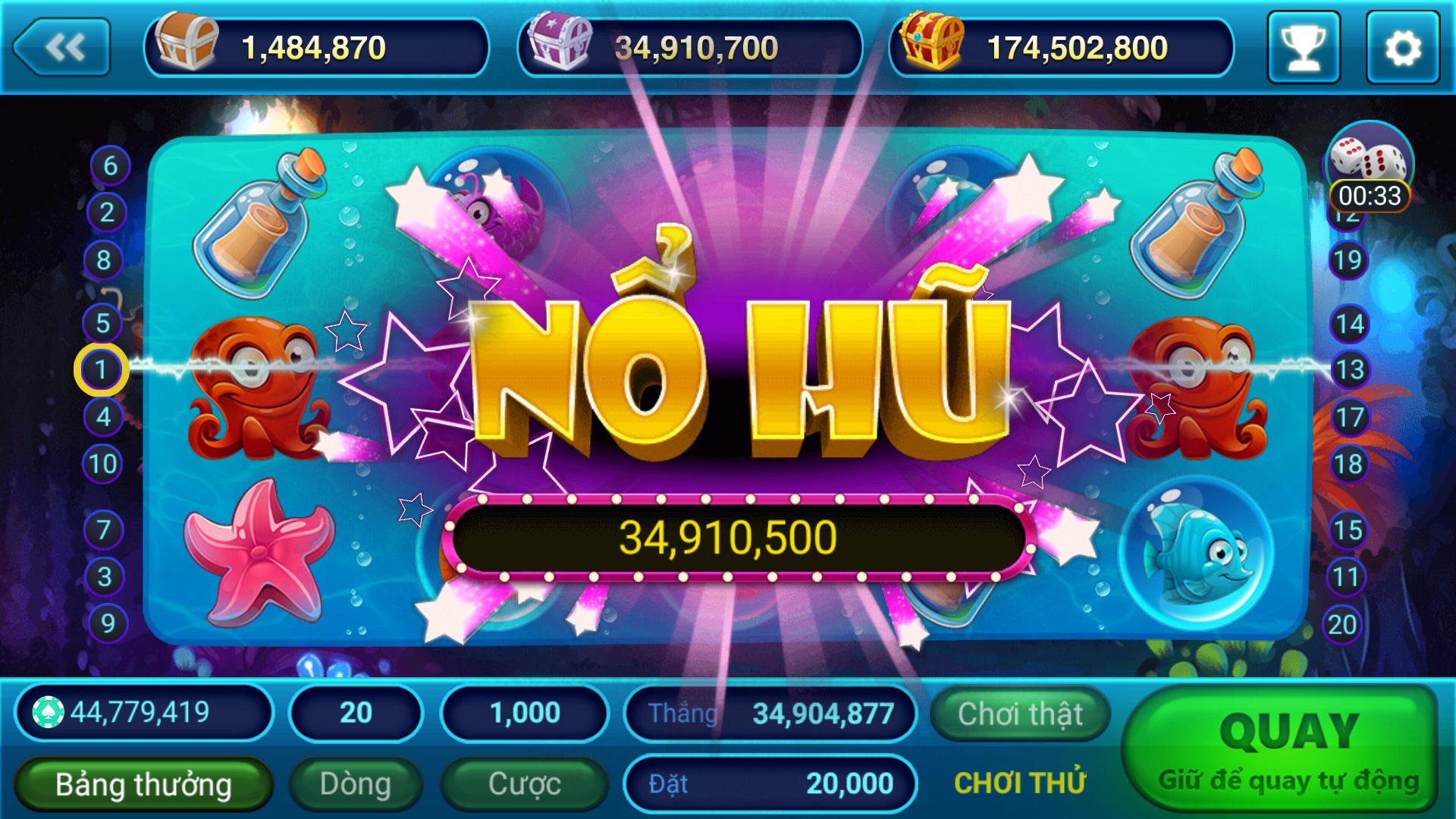Open the Cược bet selector

pos(523,783)
